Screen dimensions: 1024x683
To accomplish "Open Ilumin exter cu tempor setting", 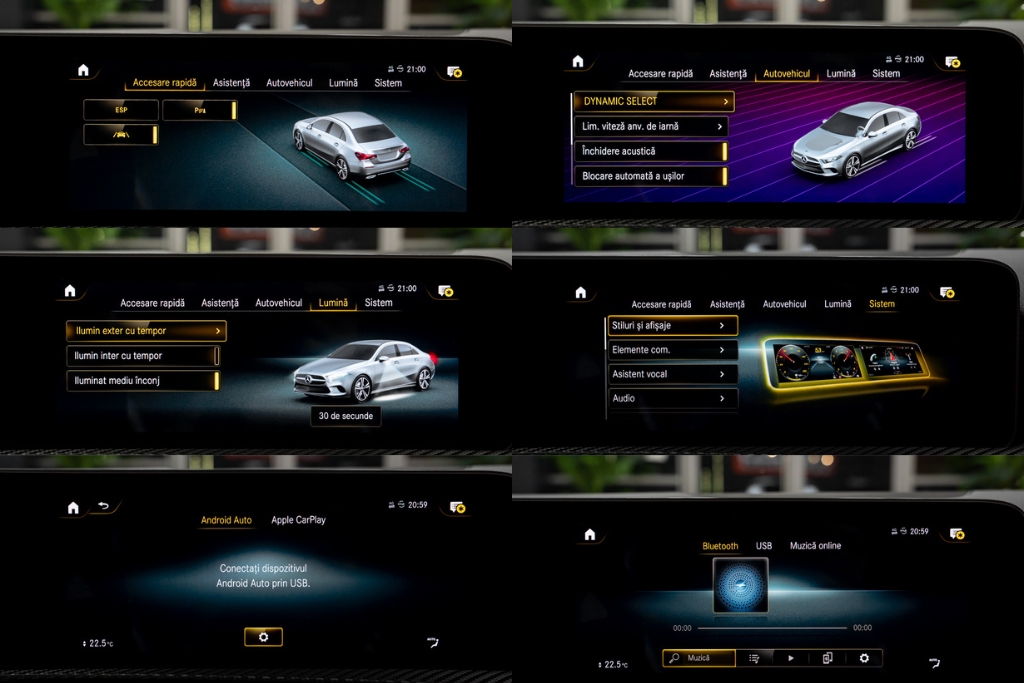I will tap(146, 331).
